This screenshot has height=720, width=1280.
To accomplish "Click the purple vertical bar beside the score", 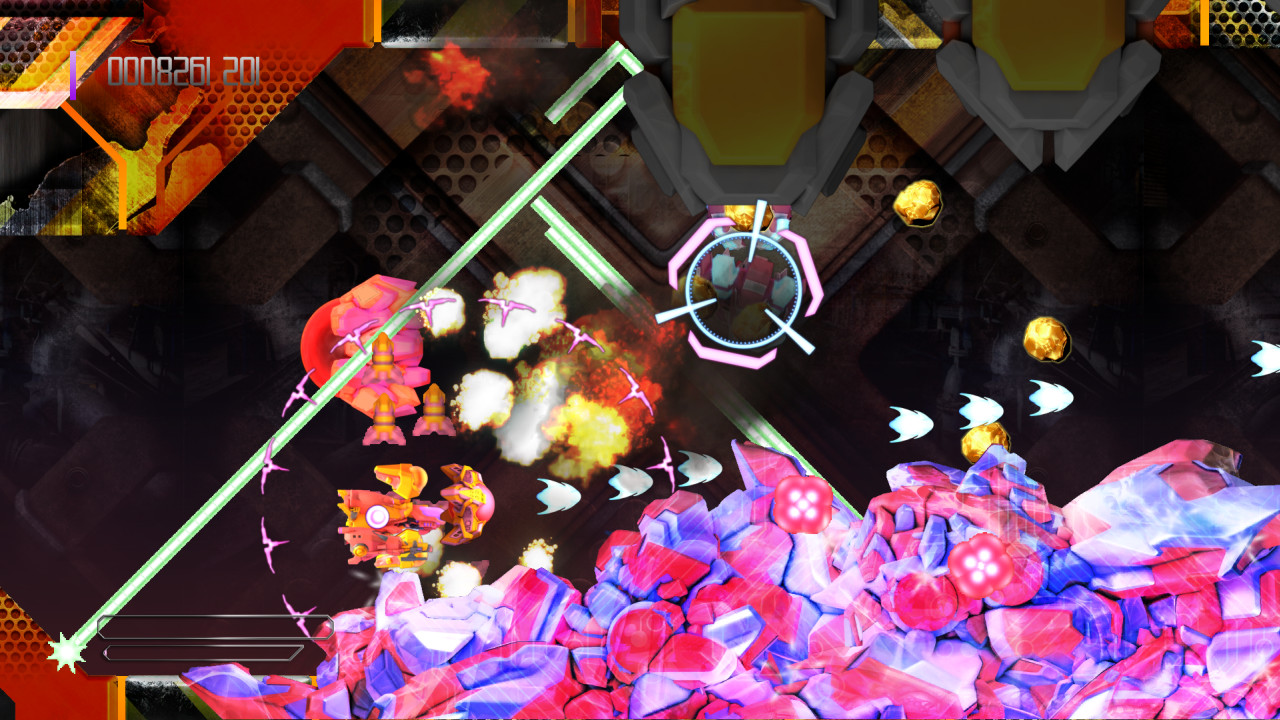I will [x=73, y=70].
